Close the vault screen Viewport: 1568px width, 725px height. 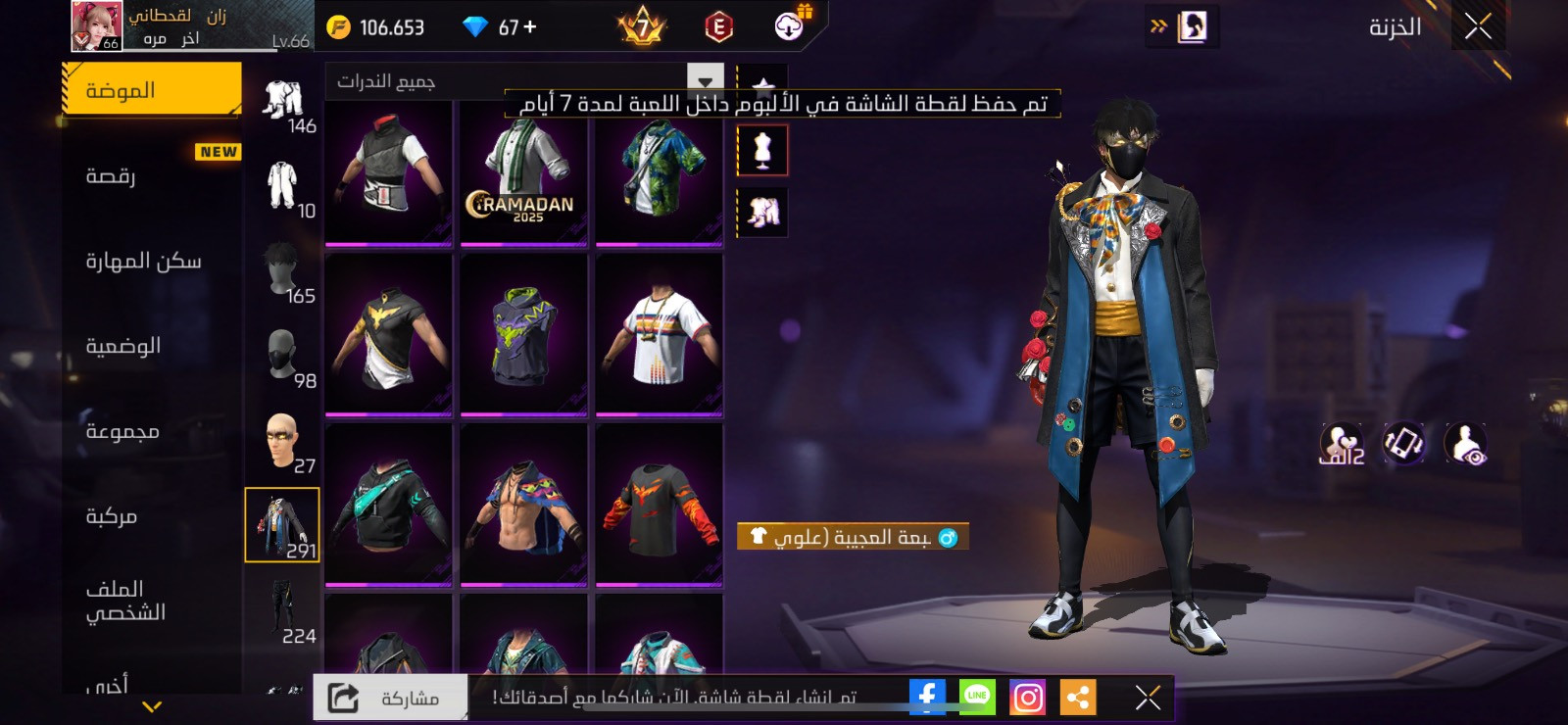1478,27
